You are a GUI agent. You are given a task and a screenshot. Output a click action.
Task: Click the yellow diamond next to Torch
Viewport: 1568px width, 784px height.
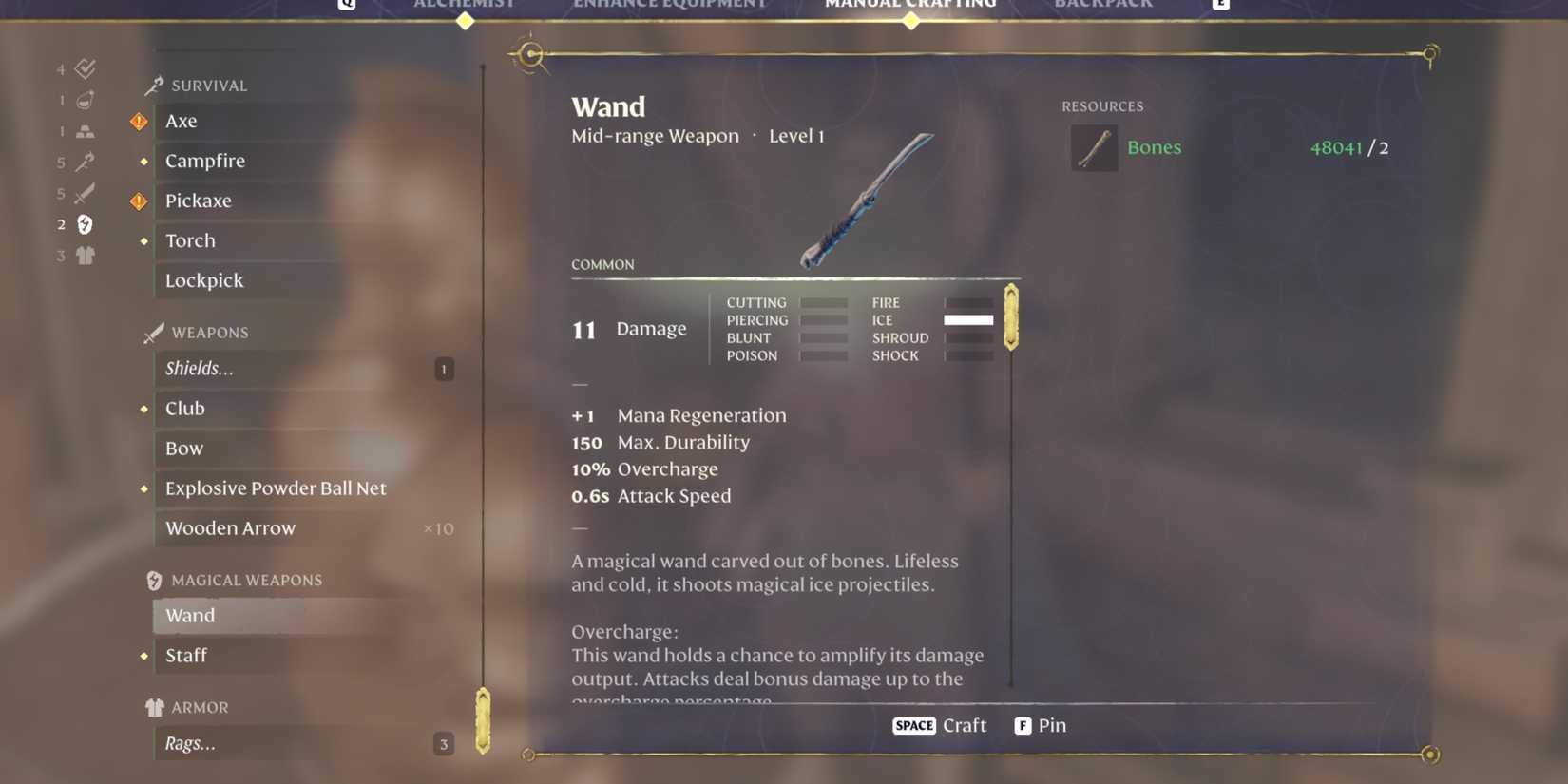(x=143, y=241)
